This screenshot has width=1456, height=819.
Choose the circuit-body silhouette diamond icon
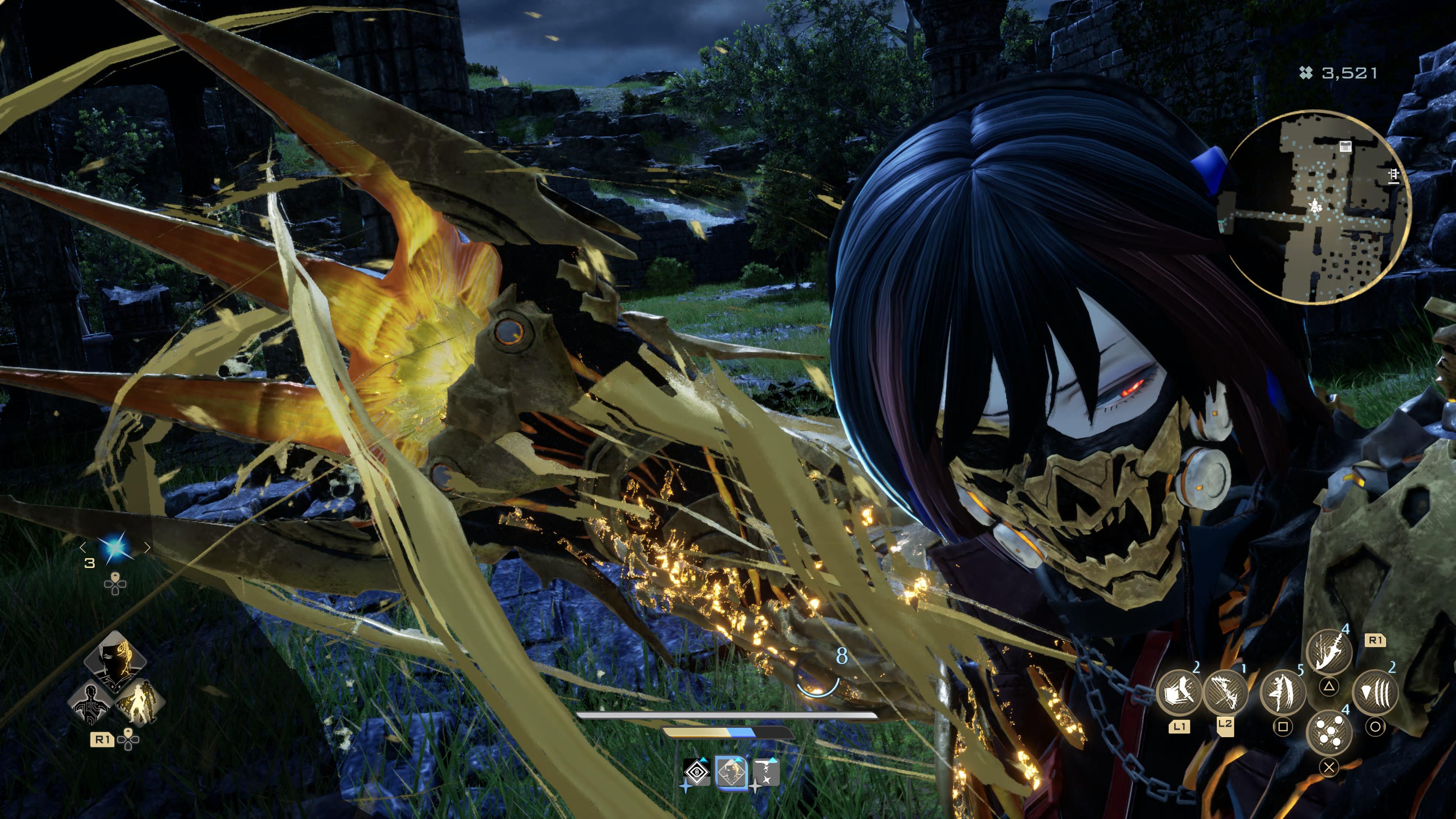point(91,703)
